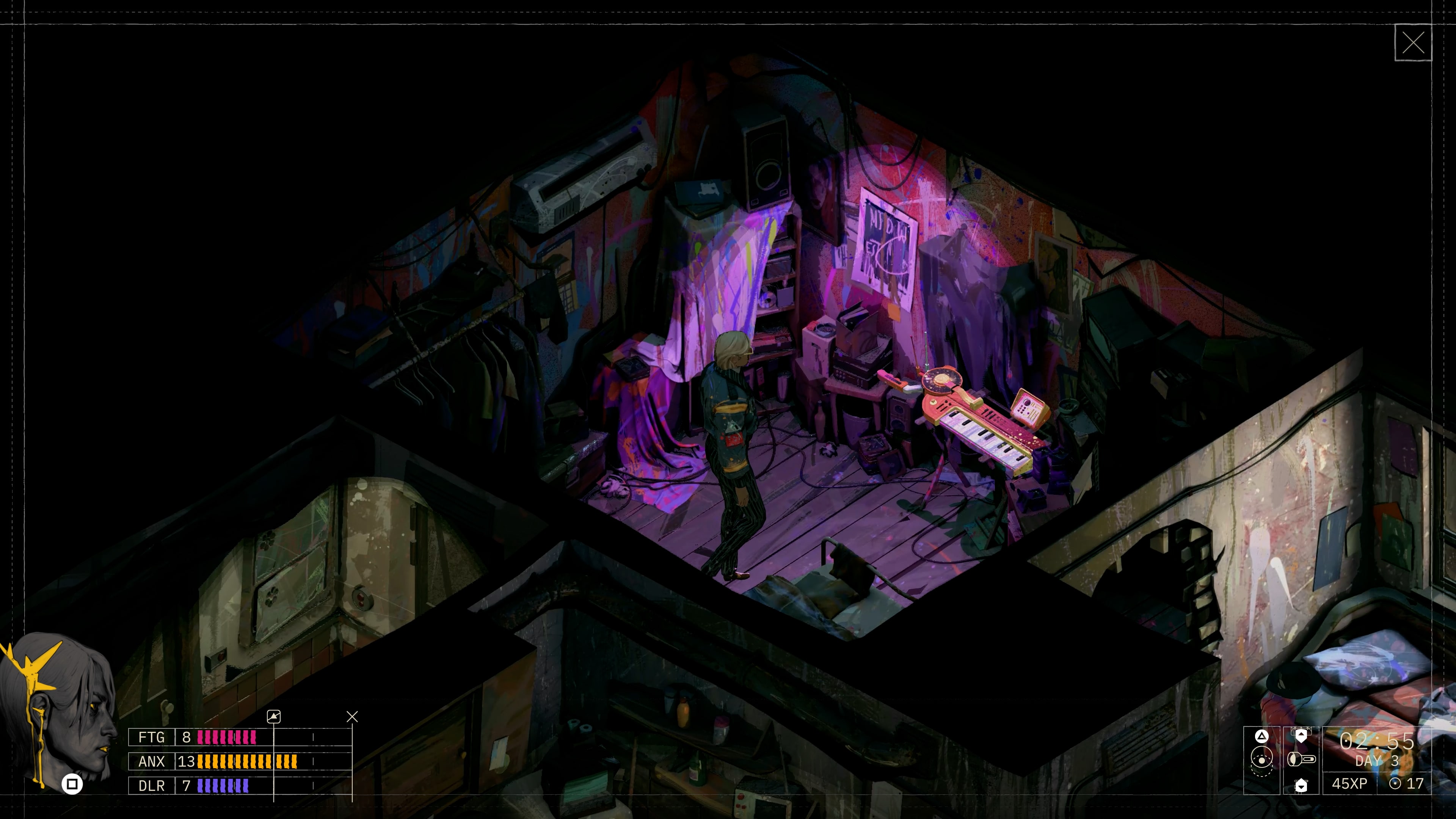Select the radar detection circle icon
This screenshot has width=1456, height=819.
tap(1262, 758)
